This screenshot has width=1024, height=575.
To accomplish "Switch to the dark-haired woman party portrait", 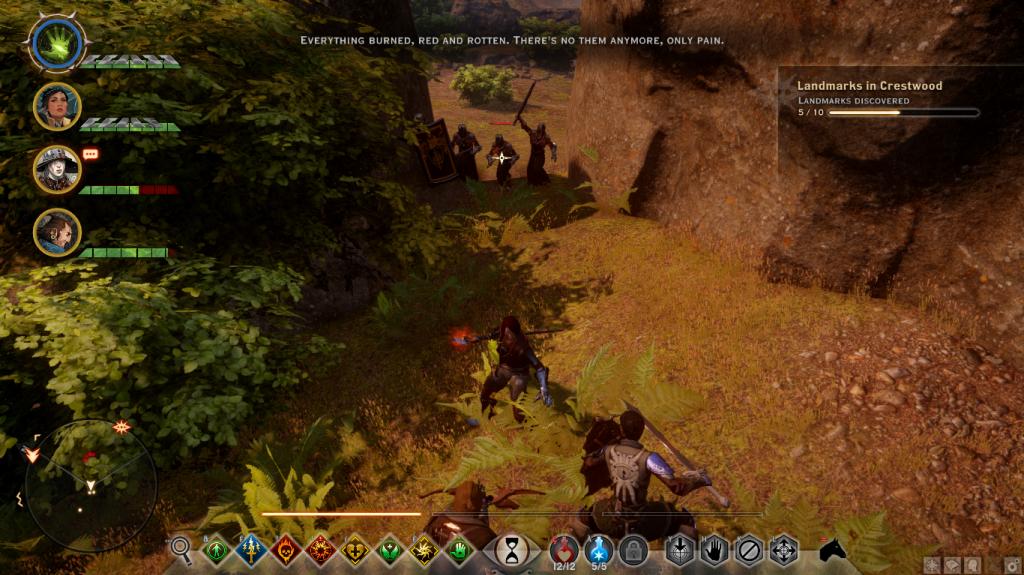I will tap(56, 106).
